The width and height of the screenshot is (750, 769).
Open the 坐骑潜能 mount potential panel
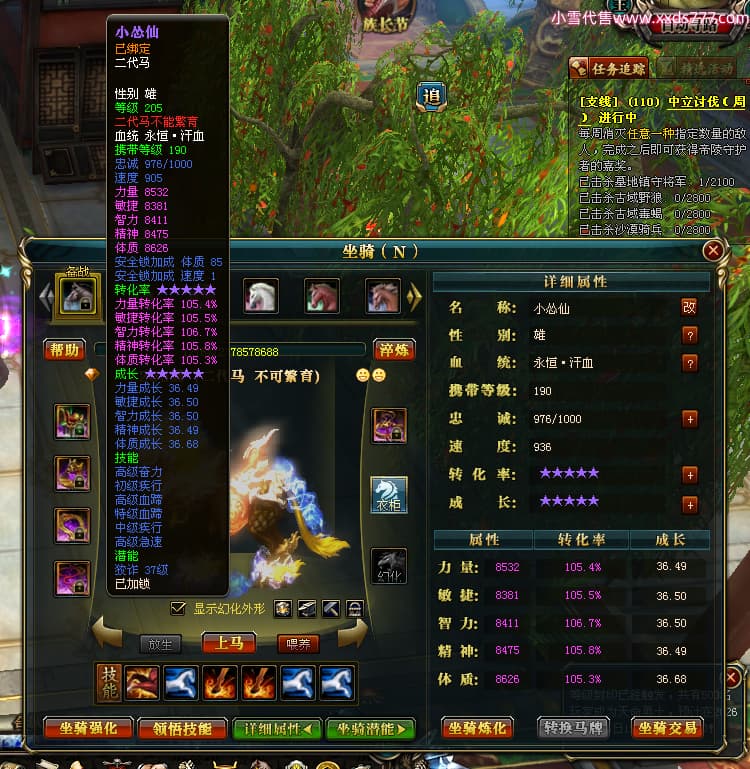click(x=370, y=728)
